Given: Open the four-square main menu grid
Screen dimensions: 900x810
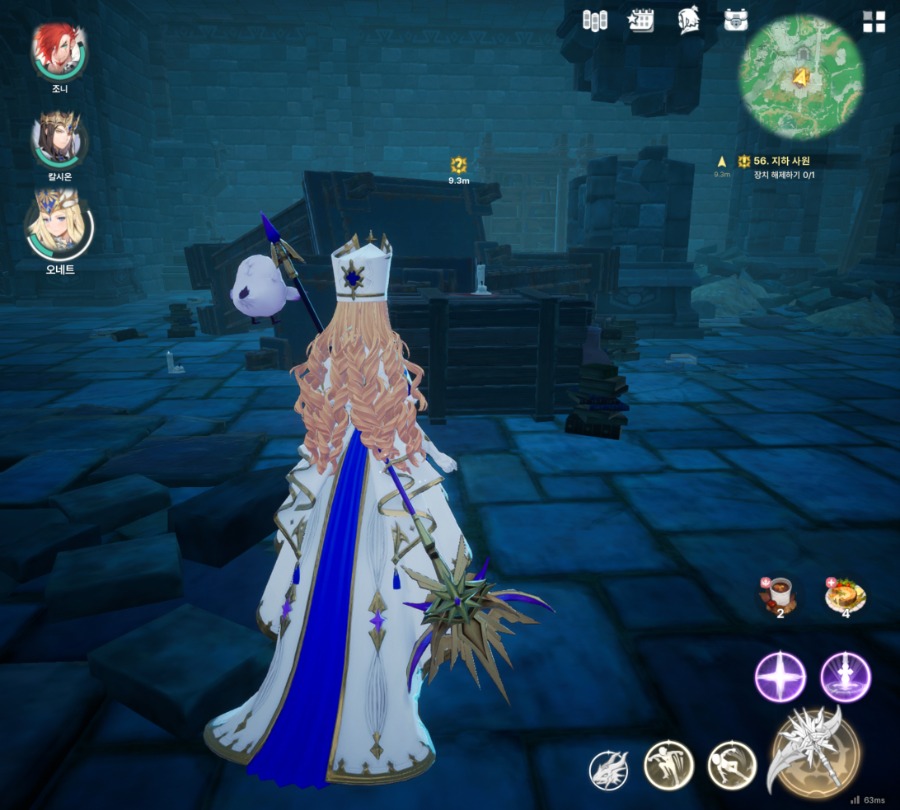Looking at the screenshot, I should tap(874, 22).
